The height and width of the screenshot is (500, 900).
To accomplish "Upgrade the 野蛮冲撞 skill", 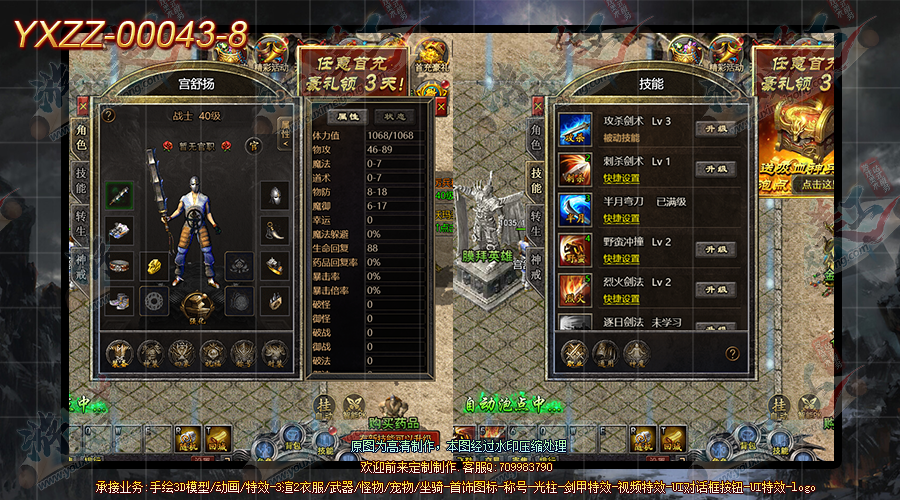I will pos(715,248).
